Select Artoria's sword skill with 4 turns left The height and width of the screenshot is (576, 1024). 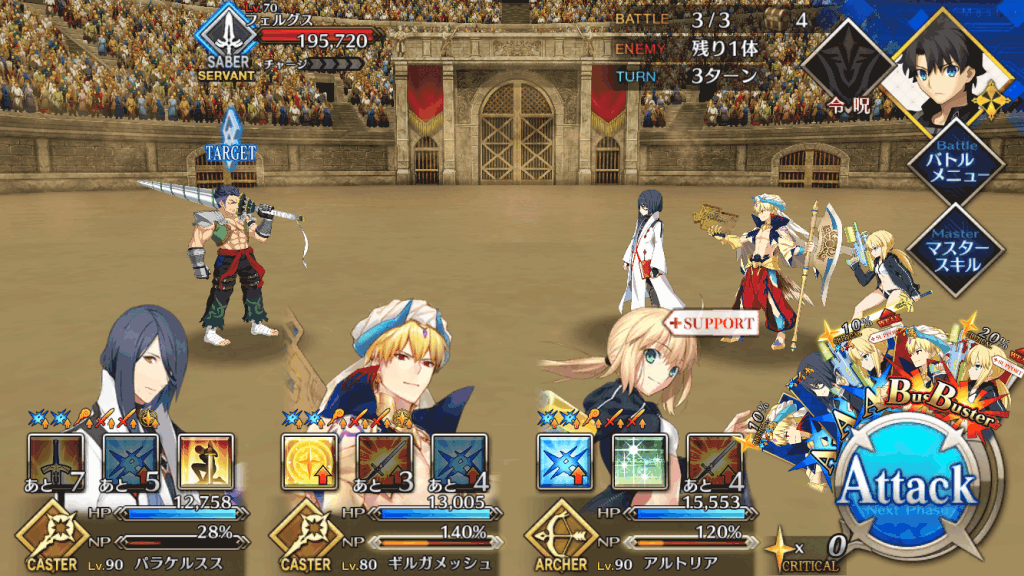click(x=714, y=461)
